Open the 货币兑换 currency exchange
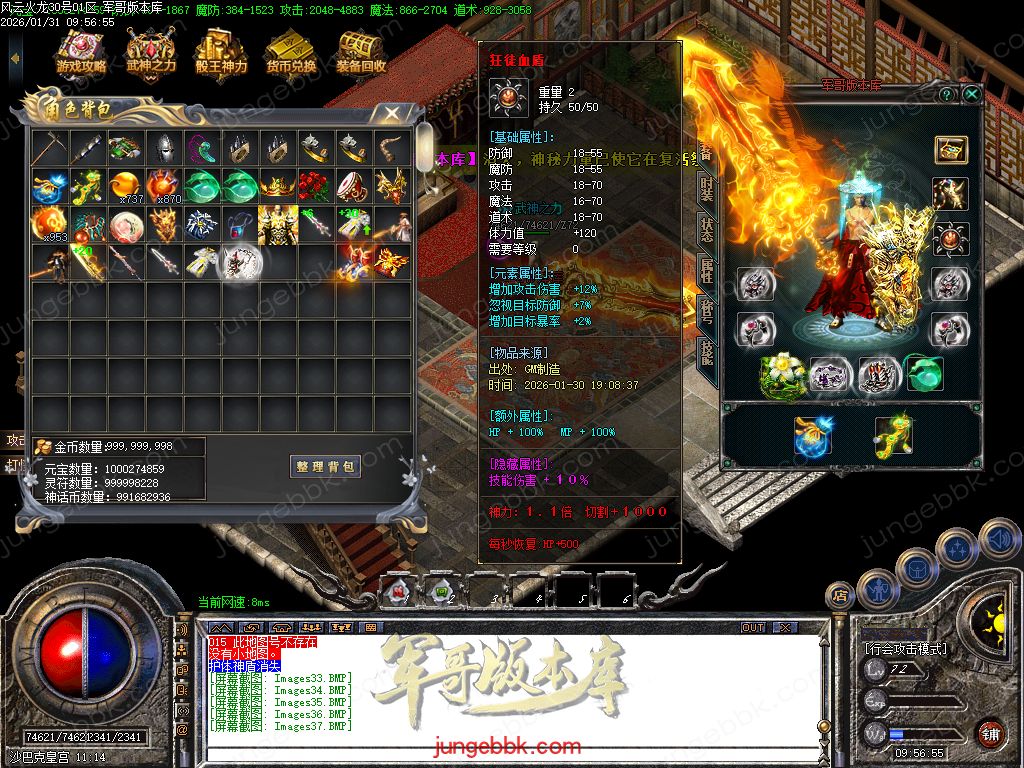Screen dimensions: 1024x768 [x=291, y=52]
